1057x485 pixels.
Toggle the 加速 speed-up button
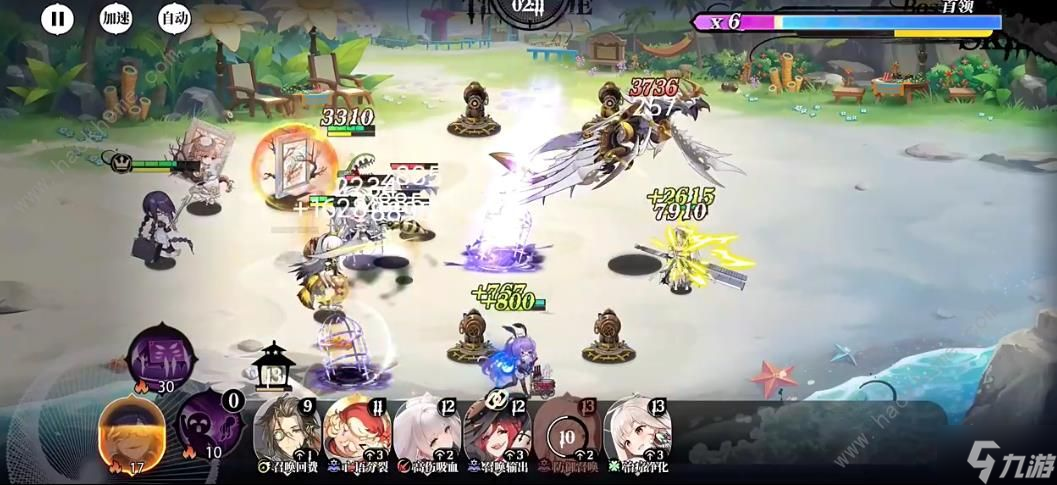[x=116, y=18]
